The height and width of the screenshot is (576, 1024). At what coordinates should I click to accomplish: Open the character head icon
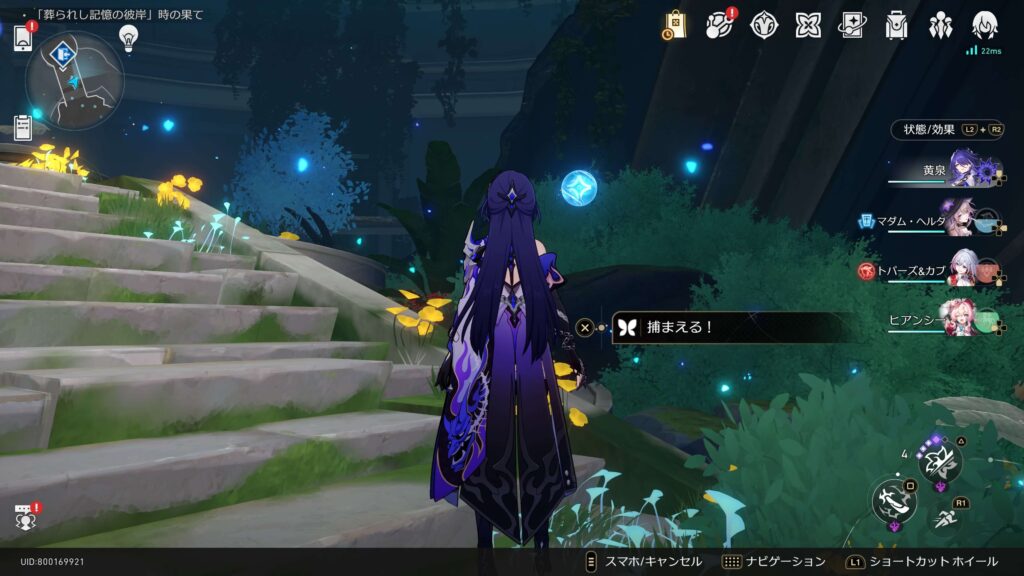tap(985, 25)
